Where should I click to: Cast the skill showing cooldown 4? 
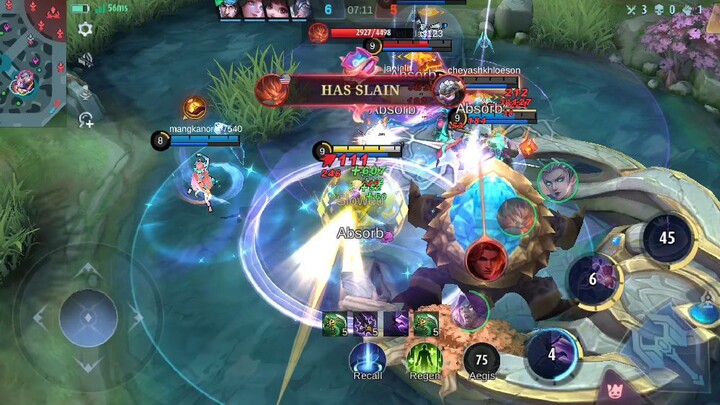click(552, 354)
